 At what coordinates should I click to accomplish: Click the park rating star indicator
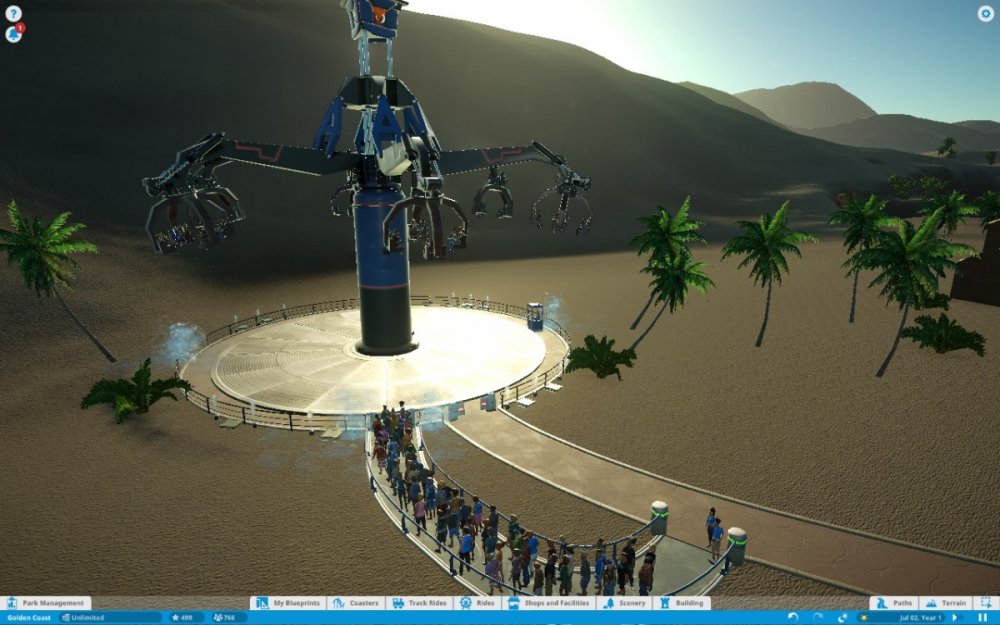pyautogui.click(x=185, y=618)
